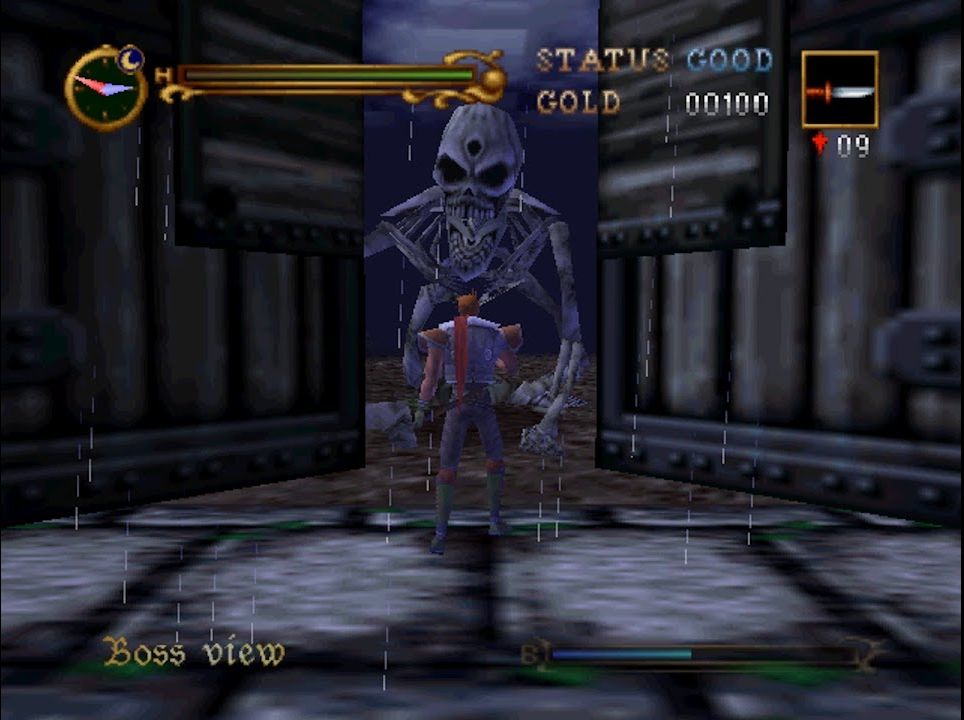Toggle the Boss view camera label
This screenshot has height=720, width=964.
pos(195,653)
